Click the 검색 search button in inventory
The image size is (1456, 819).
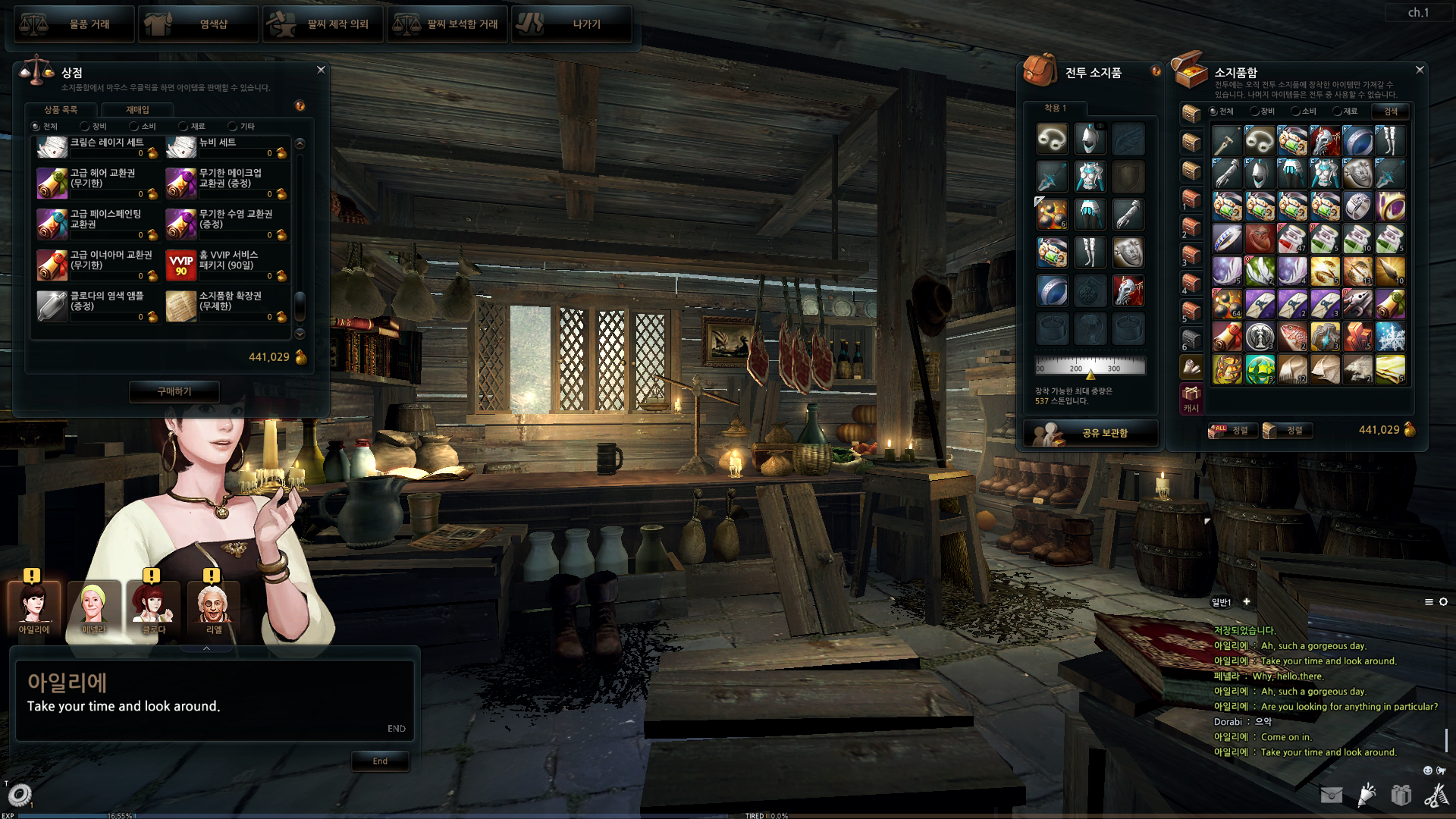point(1391,111)
